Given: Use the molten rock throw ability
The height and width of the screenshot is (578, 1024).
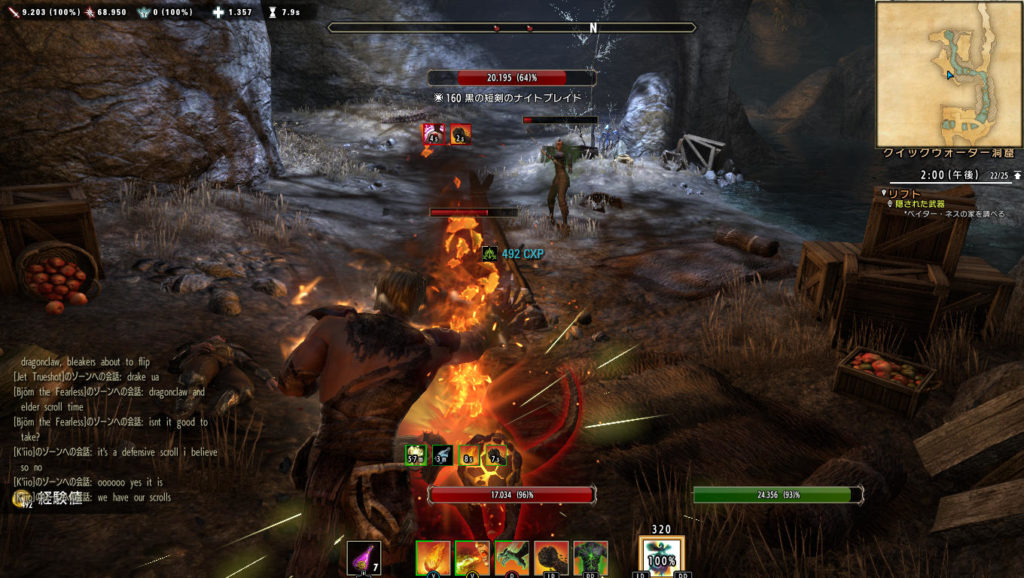Looking at the screenshot, I should point(551,557).
